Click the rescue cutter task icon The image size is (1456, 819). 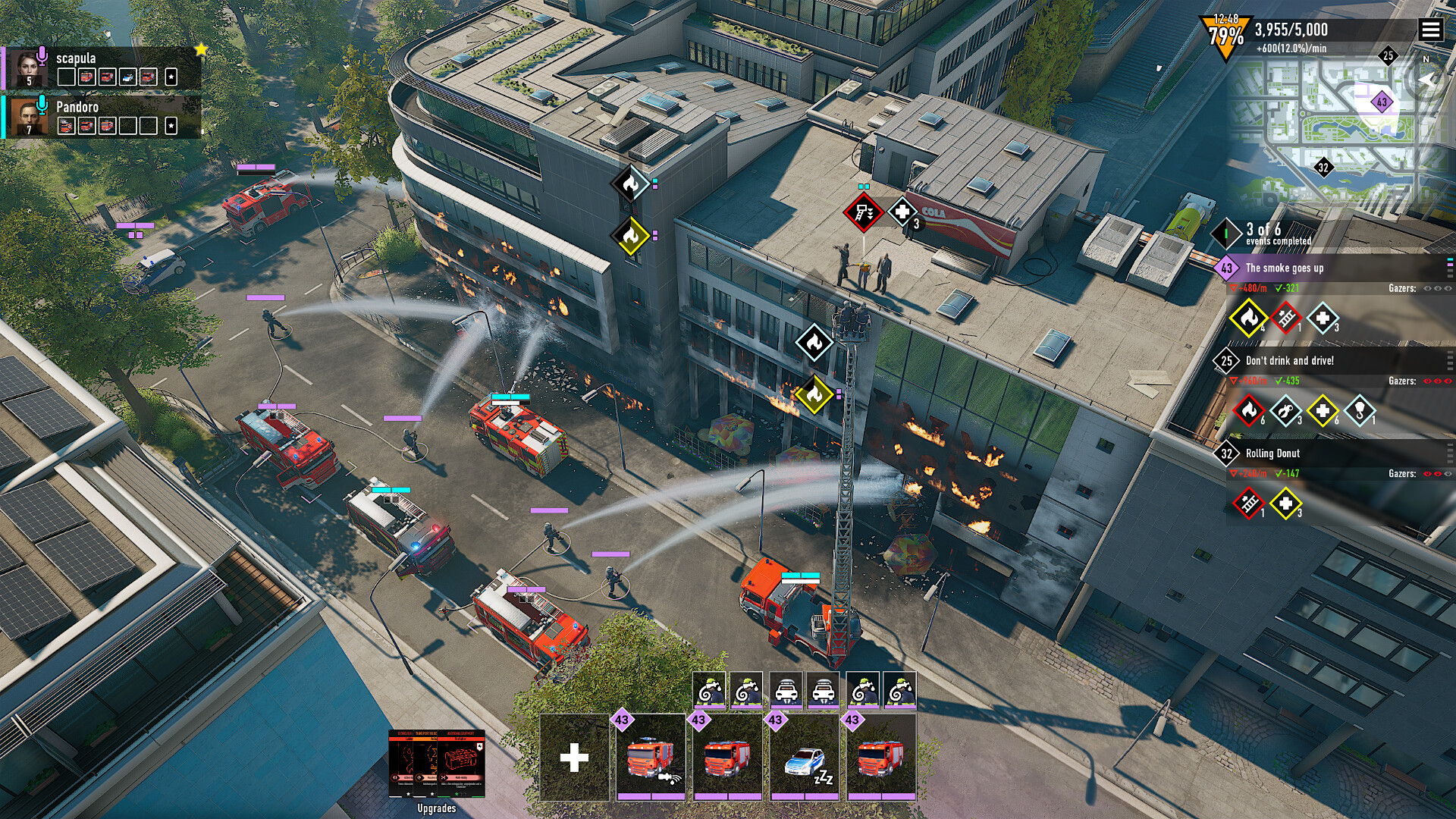(x=1285, y=411)
